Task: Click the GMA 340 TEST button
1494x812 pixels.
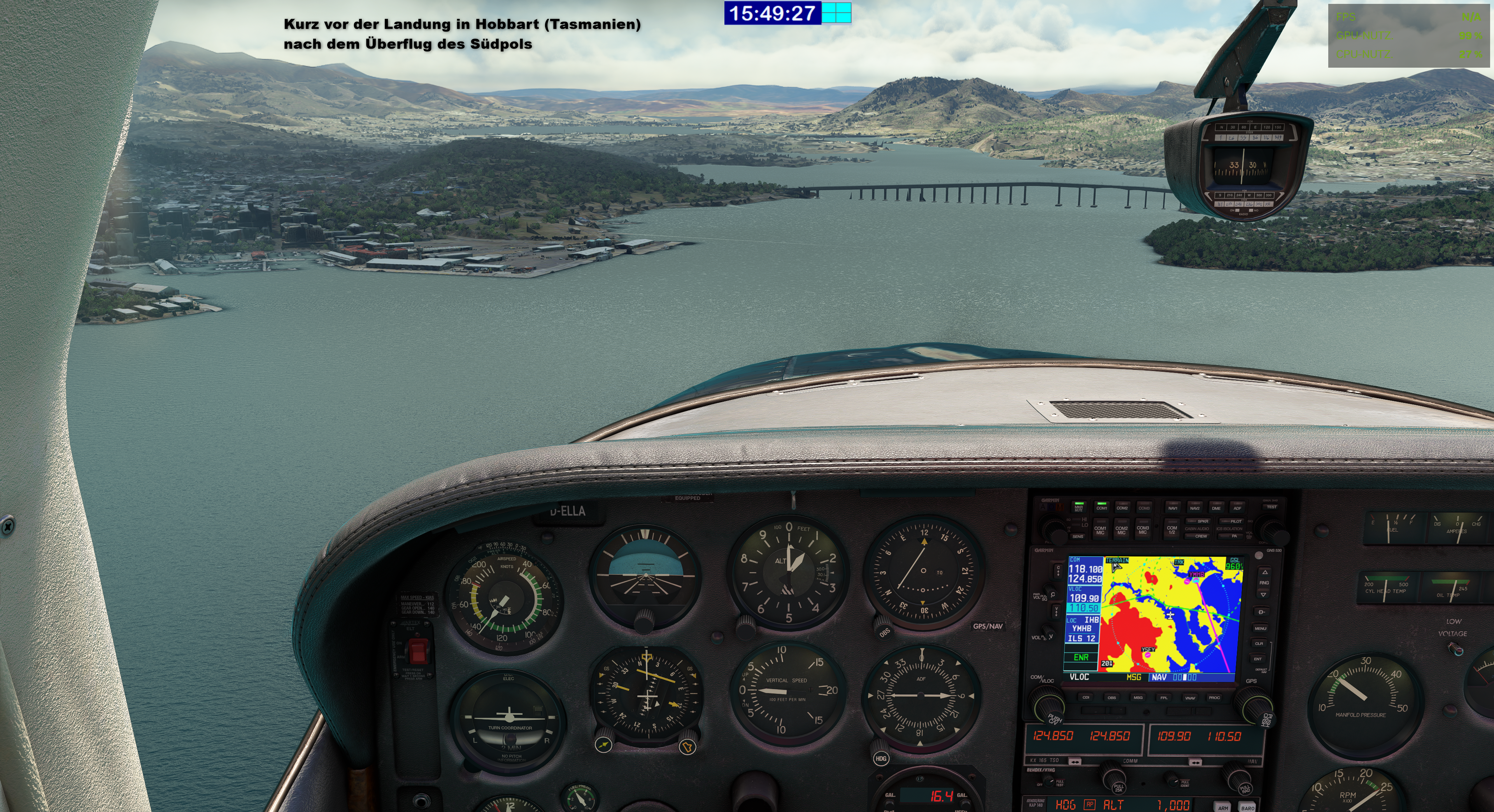Action: [x=1271, y=507]
